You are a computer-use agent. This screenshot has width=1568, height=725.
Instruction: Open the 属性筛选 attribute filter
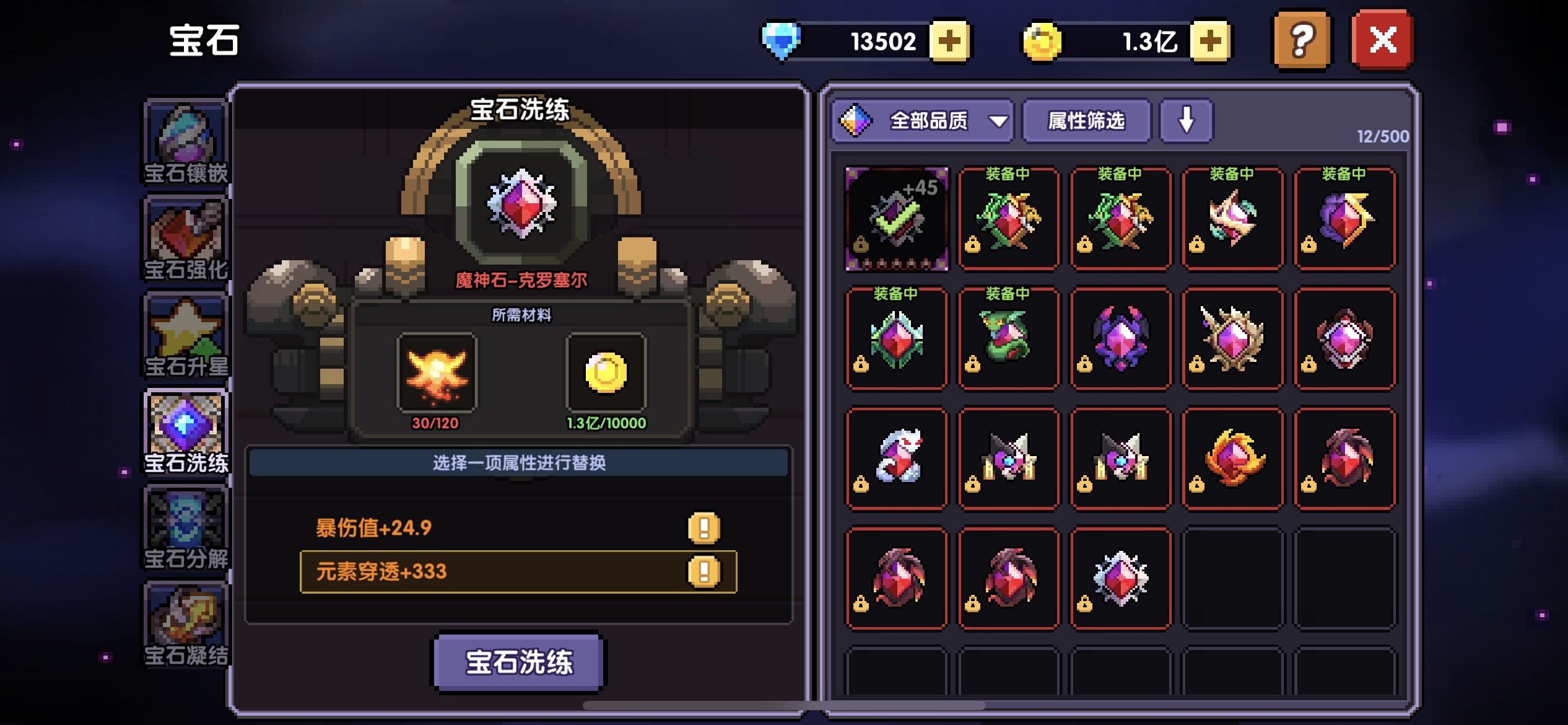[1086, 121]
